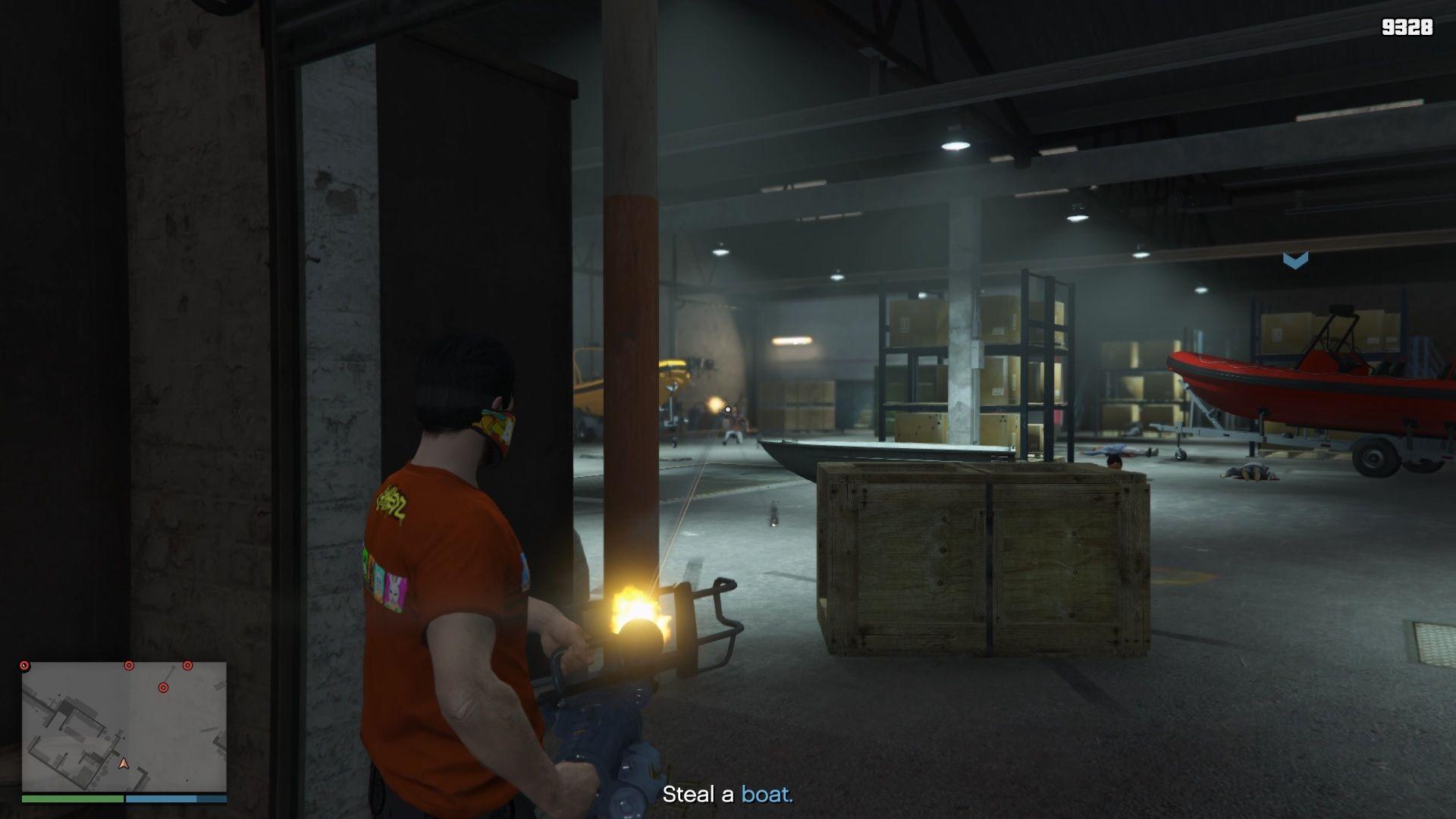Click the white crosshair aiming dot
This screenshot has width=1456, height=819.
(727, 408)
